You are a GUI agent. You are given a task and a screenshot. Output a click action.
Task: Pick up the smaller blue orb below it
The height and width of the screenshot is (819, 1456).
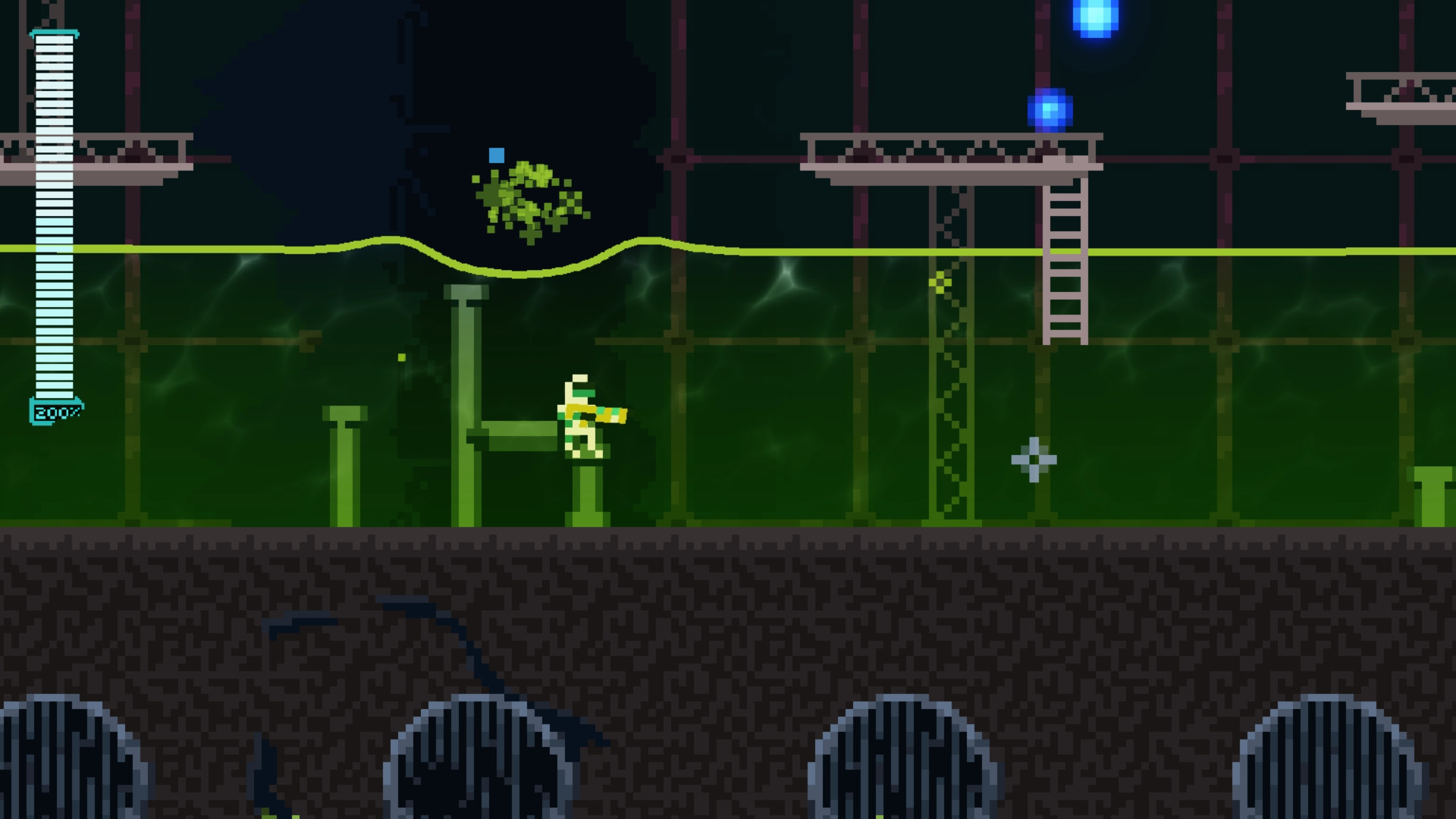click(x=1050, y=110)
